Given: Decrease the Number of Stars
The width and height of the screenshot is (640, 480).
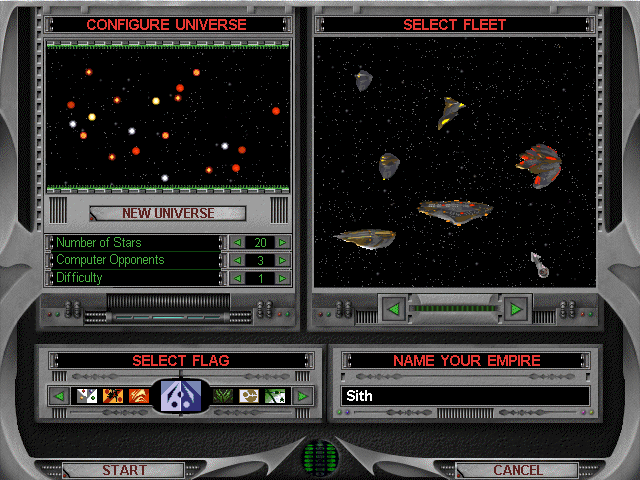Looking at the screenshot, I should coord(237,243).
